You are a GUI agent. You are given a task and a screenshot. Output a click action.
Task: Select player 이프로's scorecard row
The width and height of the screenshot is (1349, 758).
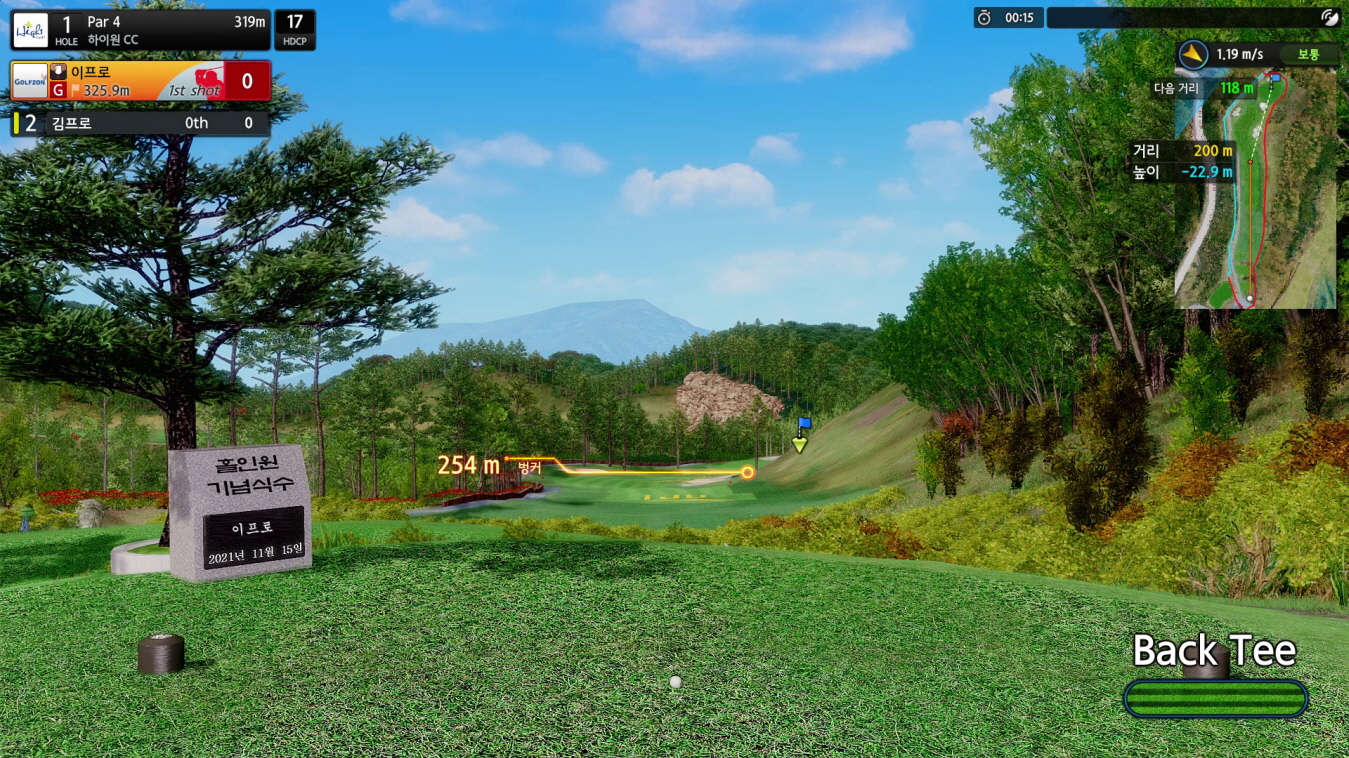click(140, 81)
